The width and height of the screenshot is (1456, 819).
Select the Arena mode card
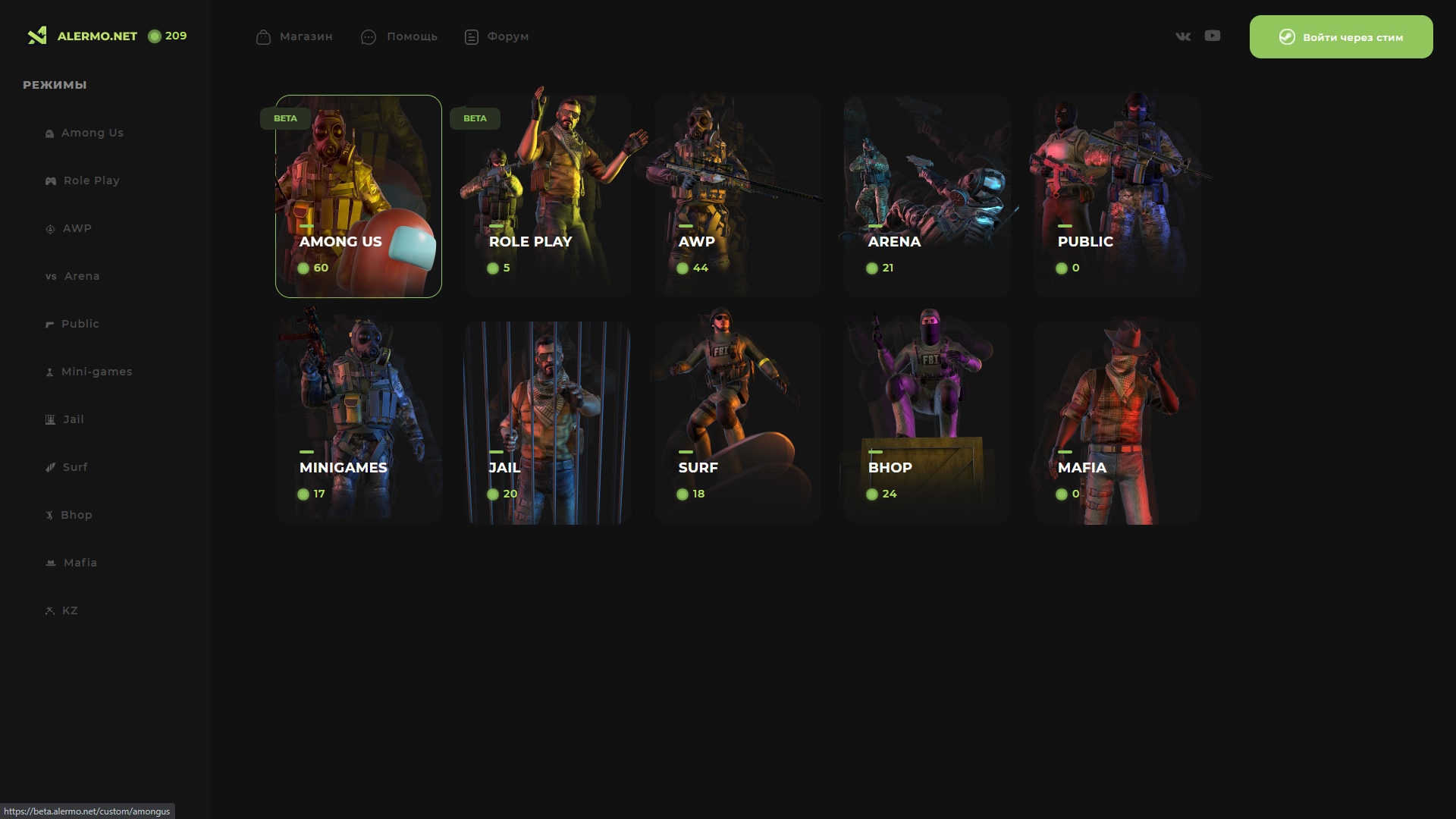(927, 196)
